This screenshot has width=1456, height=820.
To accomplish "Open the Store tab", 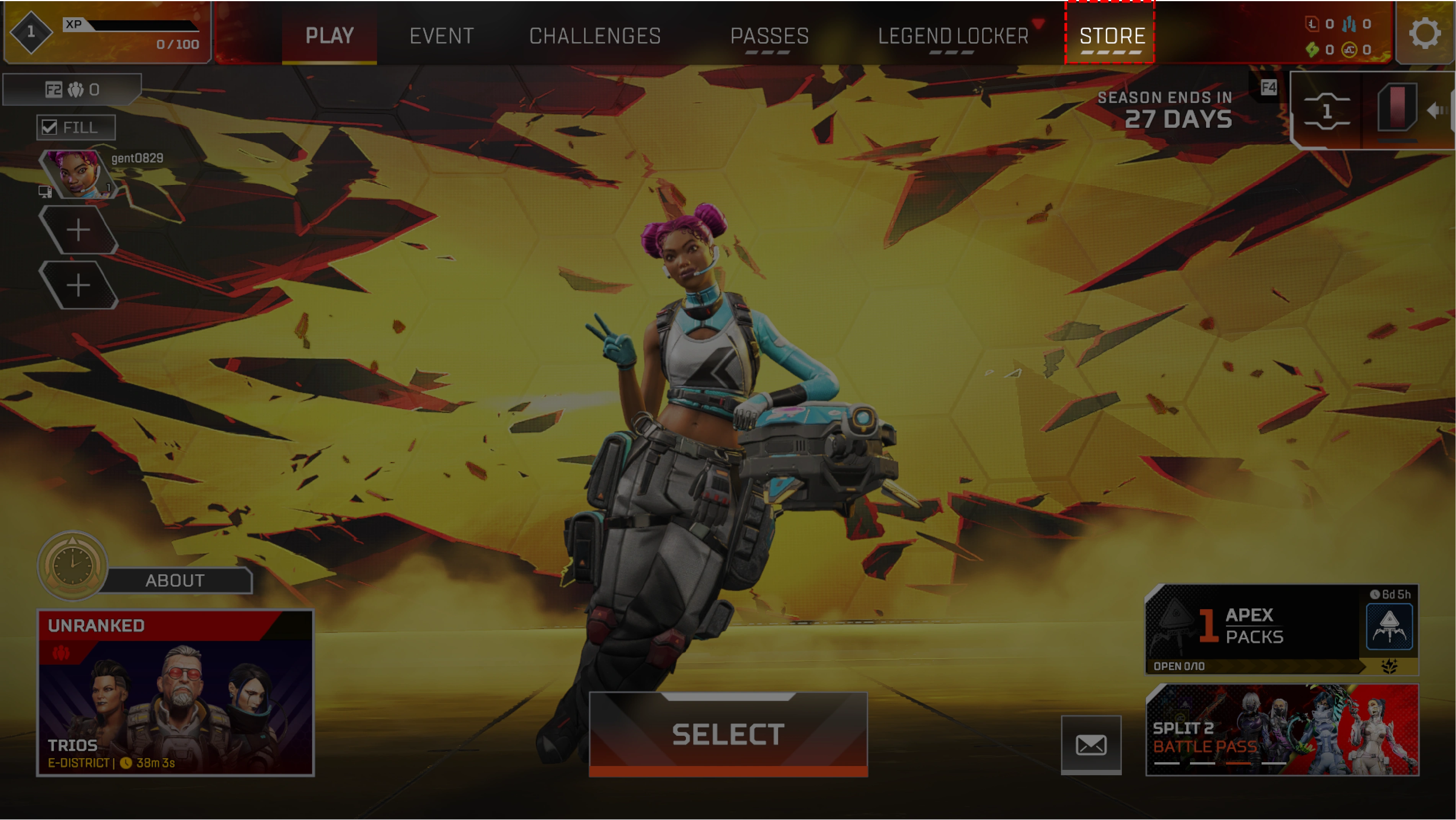I will (x=1112, y=36).
